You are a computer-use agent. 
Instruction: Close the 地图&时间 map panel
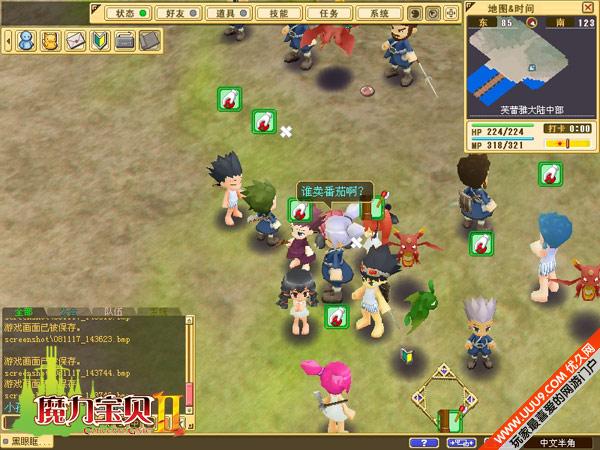pos(590,7)
